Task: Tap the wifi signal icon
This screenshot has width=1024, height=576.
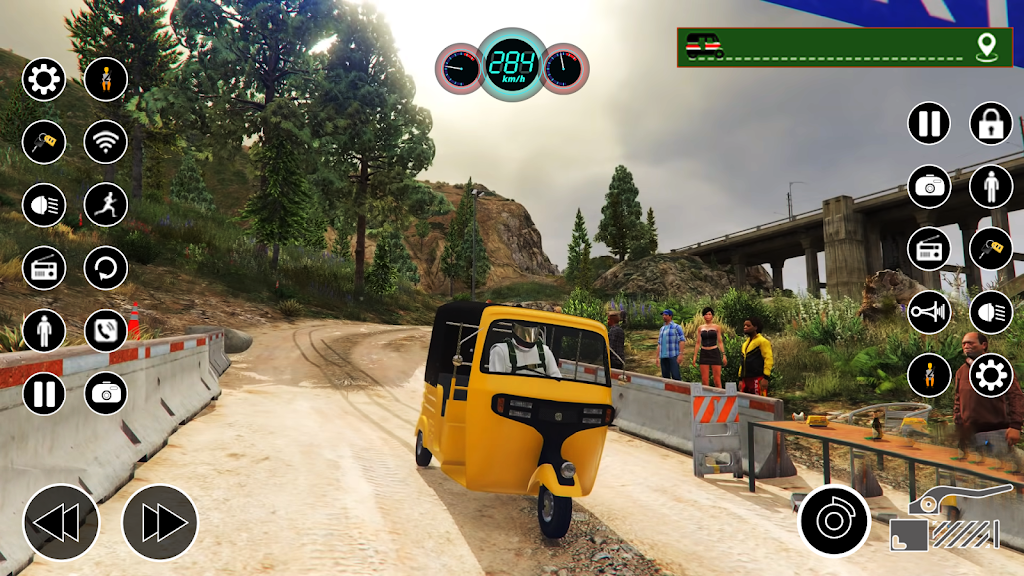Action: (x=105, y=141)
